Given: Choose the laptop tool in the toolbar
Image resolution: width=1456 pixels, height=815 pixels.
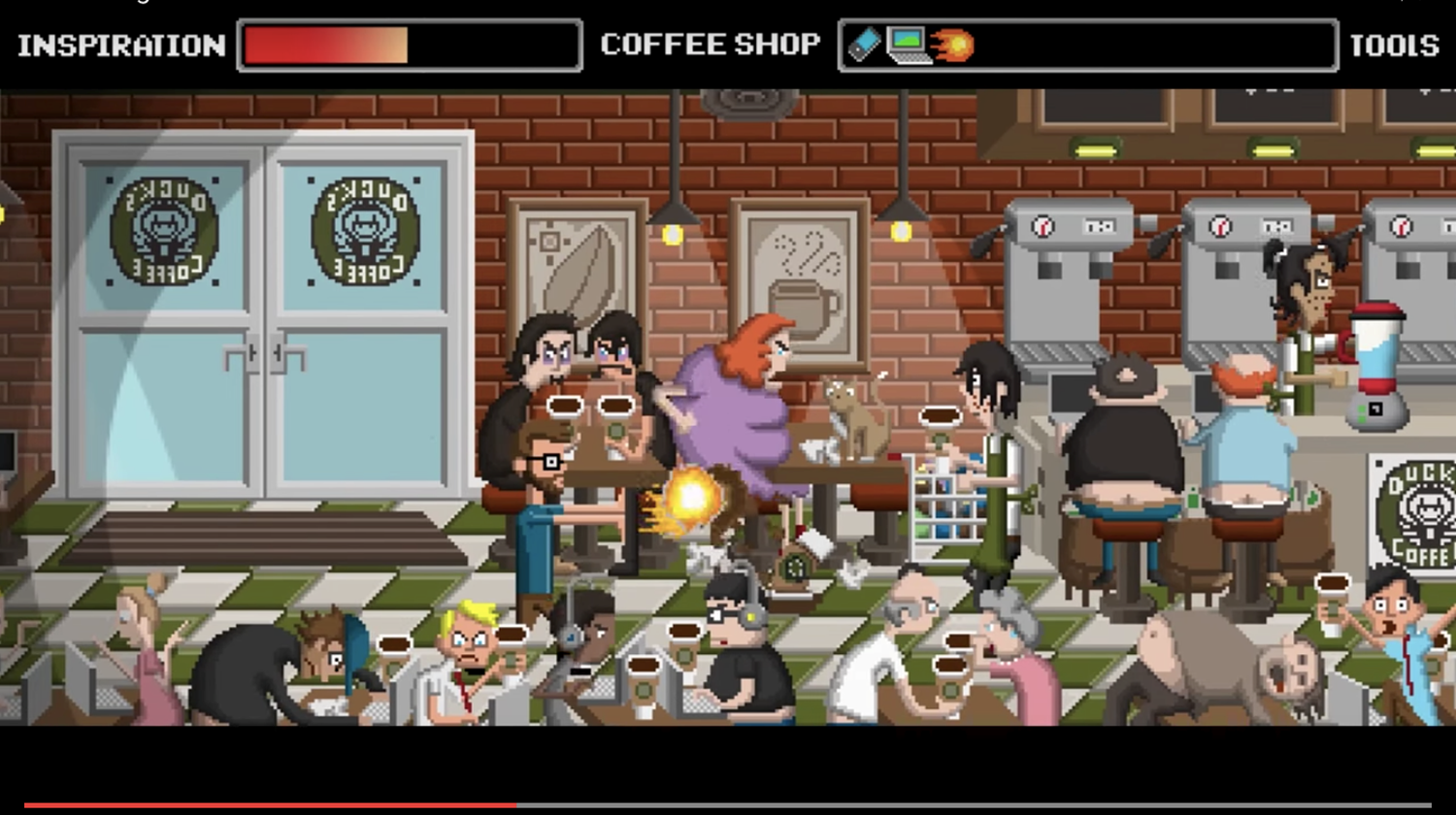Looking at the screenshot, I should click(908, 45).
